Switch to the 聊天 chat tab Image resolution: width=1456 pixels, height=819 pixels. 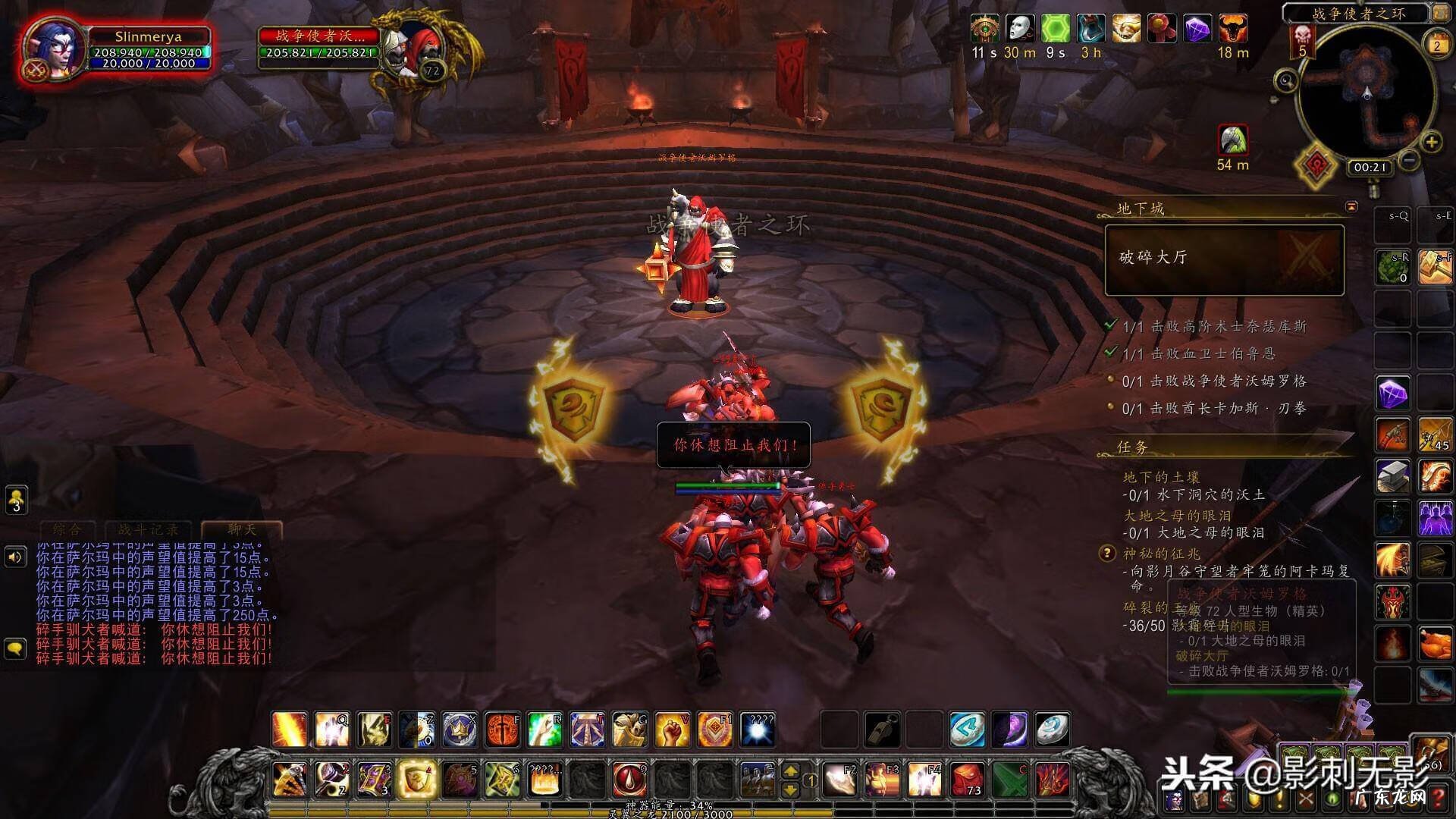tap(242, 529)
